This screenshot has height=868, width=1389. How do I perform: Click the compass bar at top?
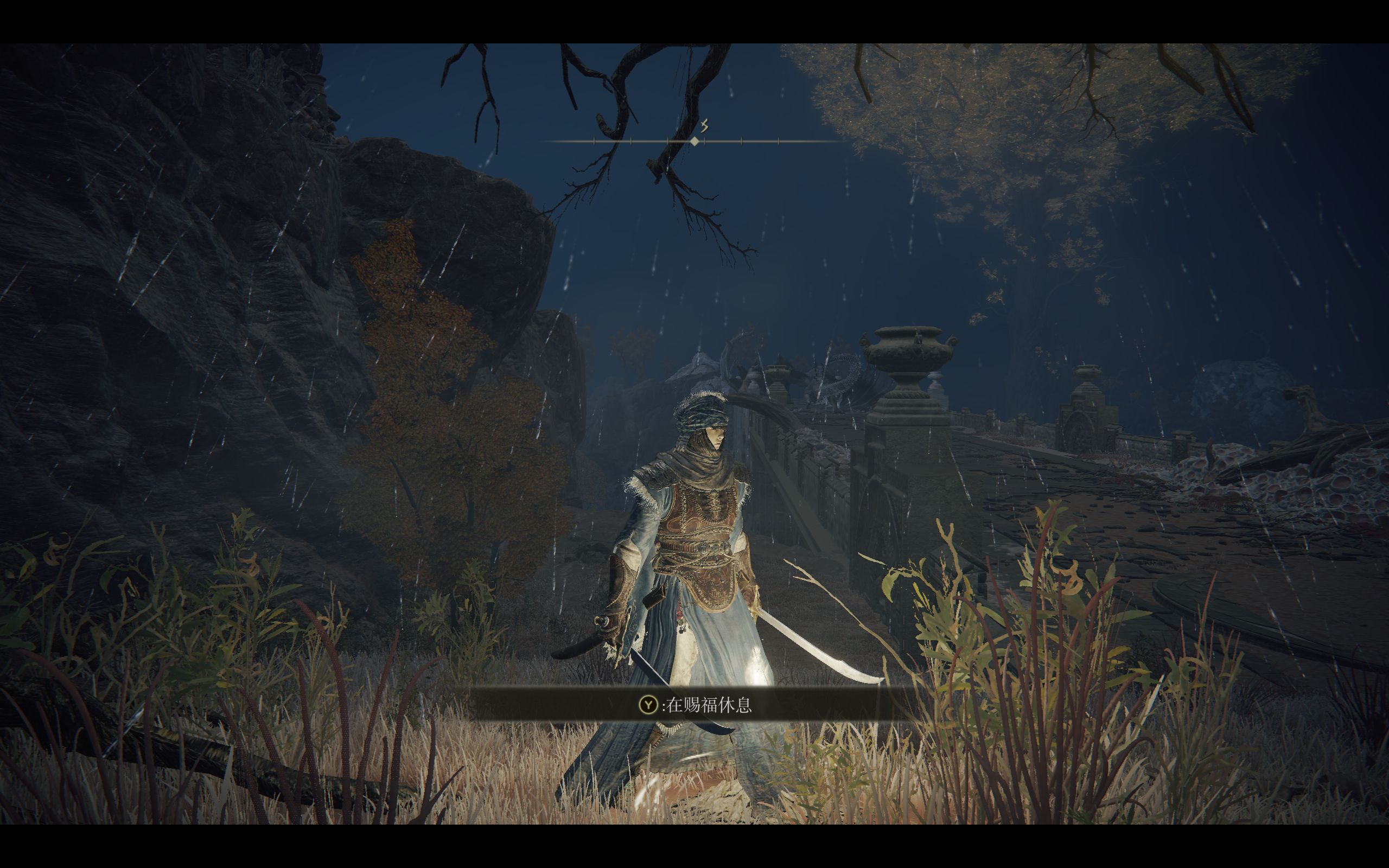pyautogui.click(x=693, y=141)
